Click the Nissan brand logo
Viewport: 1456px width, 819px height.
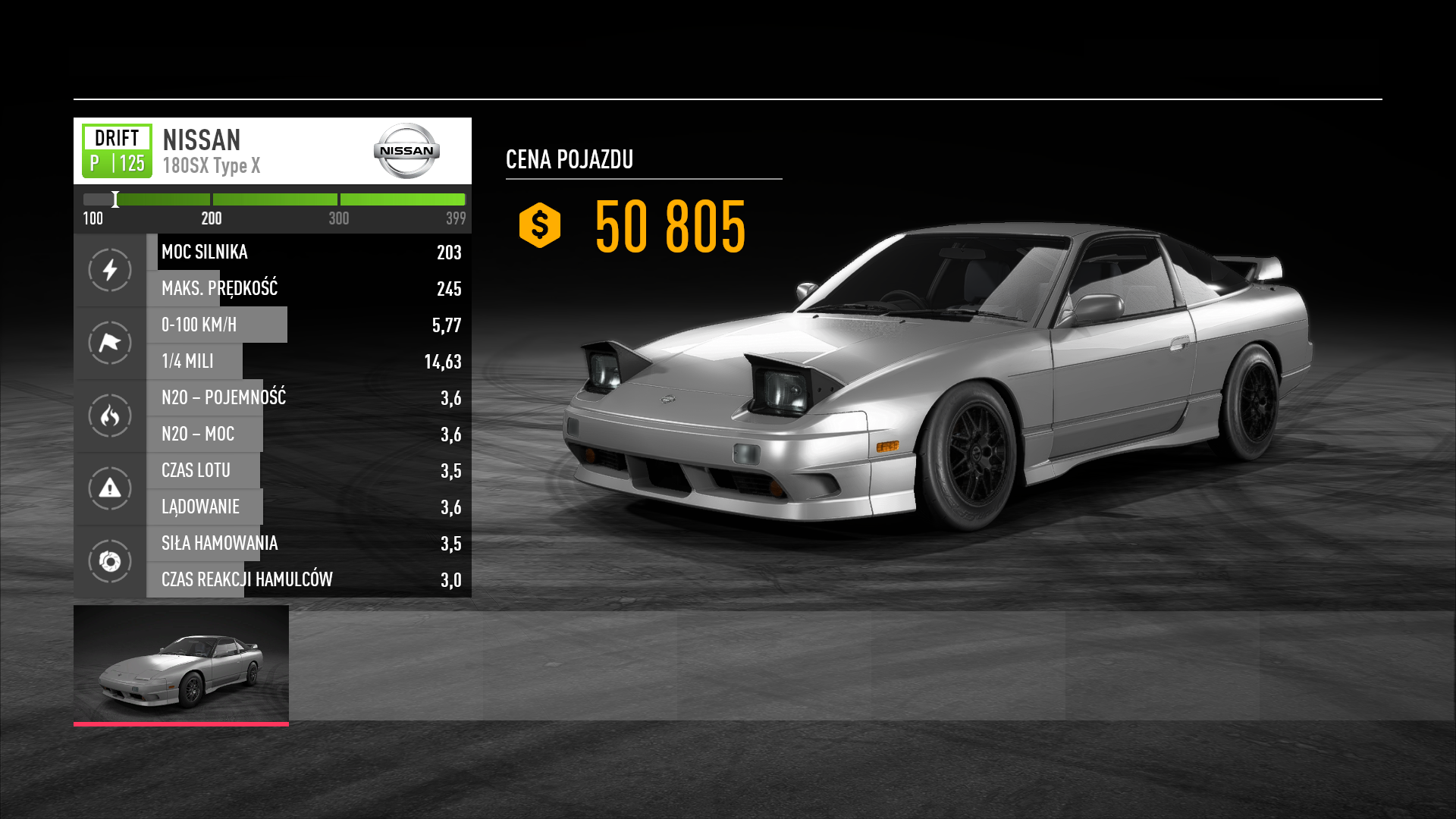tap(406, 151)
